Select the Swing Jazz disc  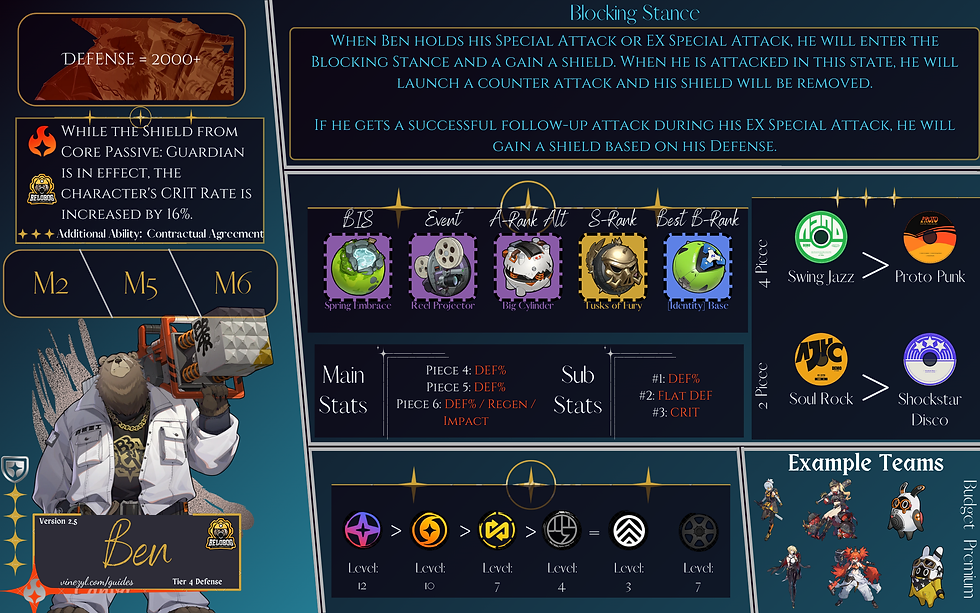pyautogui.click(x=820, y=239)
